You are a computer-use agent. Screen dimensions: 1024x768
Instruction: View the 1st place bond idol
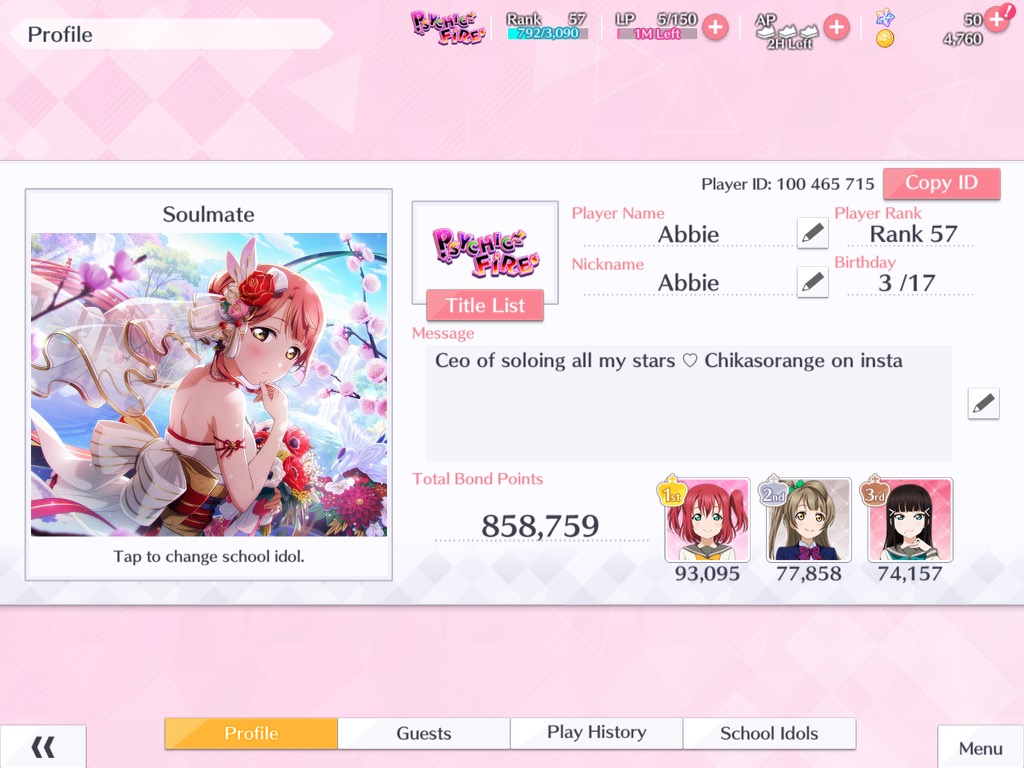tap(707, 520)
